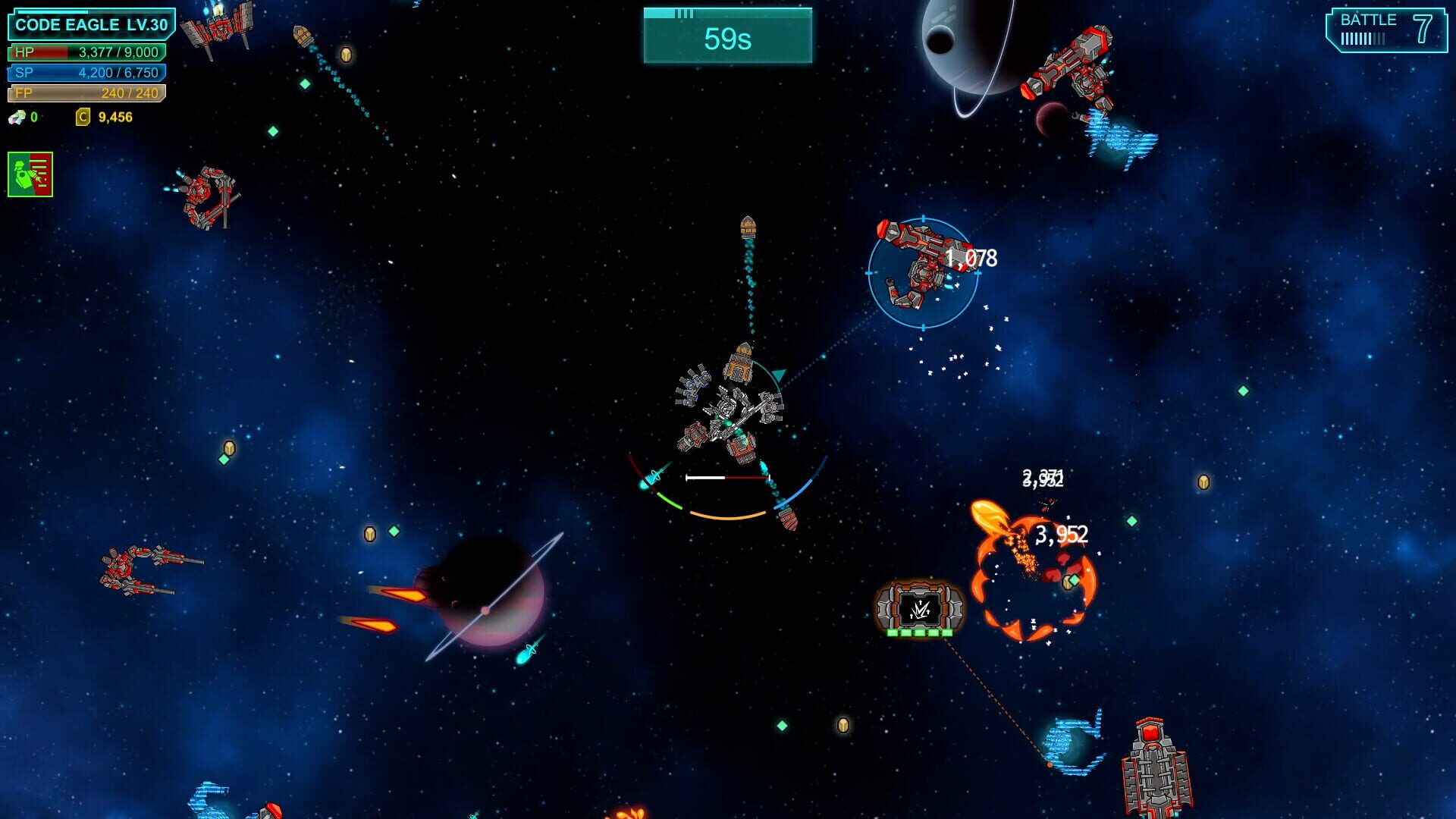Viewport: 1456px width, 819px height.
Task: Click the HP bar showing 3,377/9,000
Action: pos(87,53)
